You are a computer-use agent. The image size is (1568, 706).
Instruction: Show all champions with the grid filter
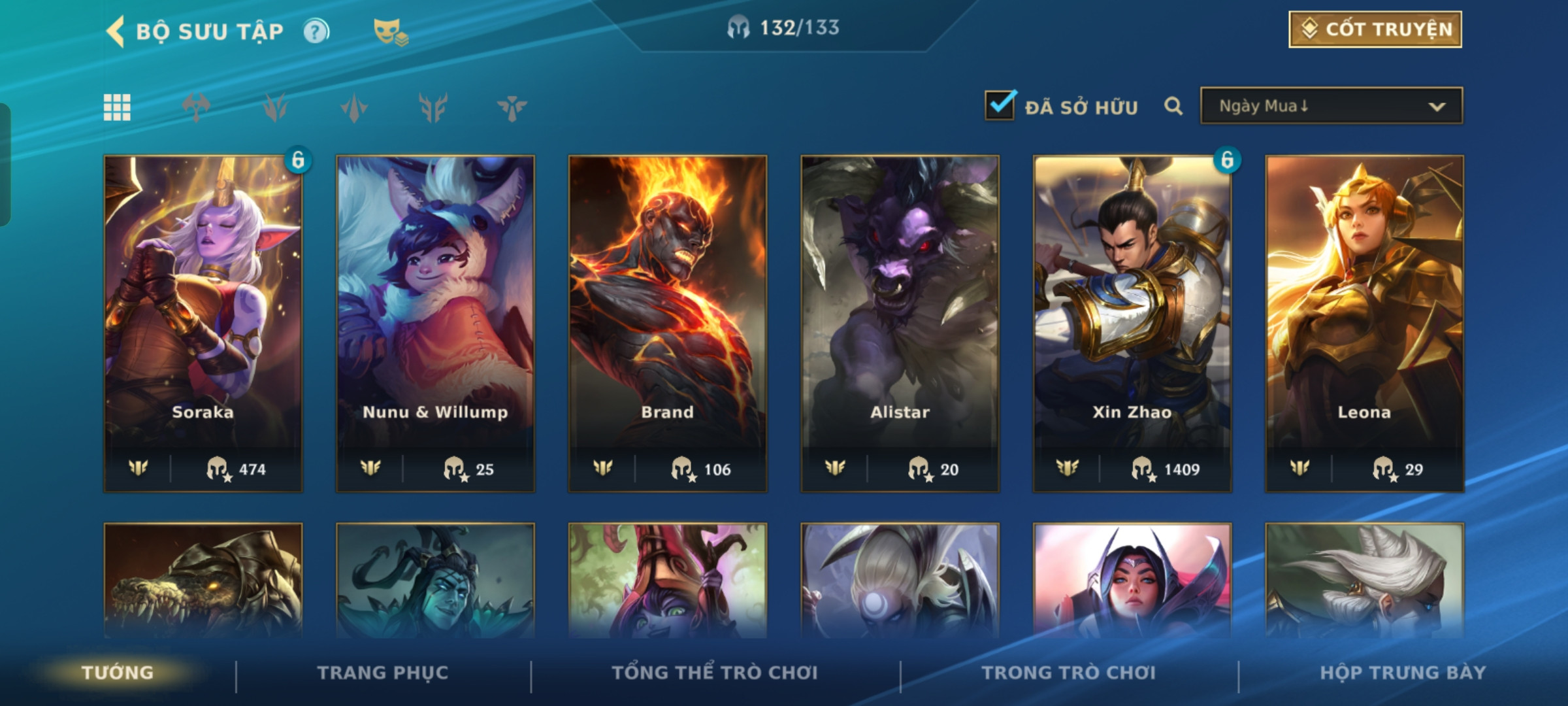click(x=117, y=107)
